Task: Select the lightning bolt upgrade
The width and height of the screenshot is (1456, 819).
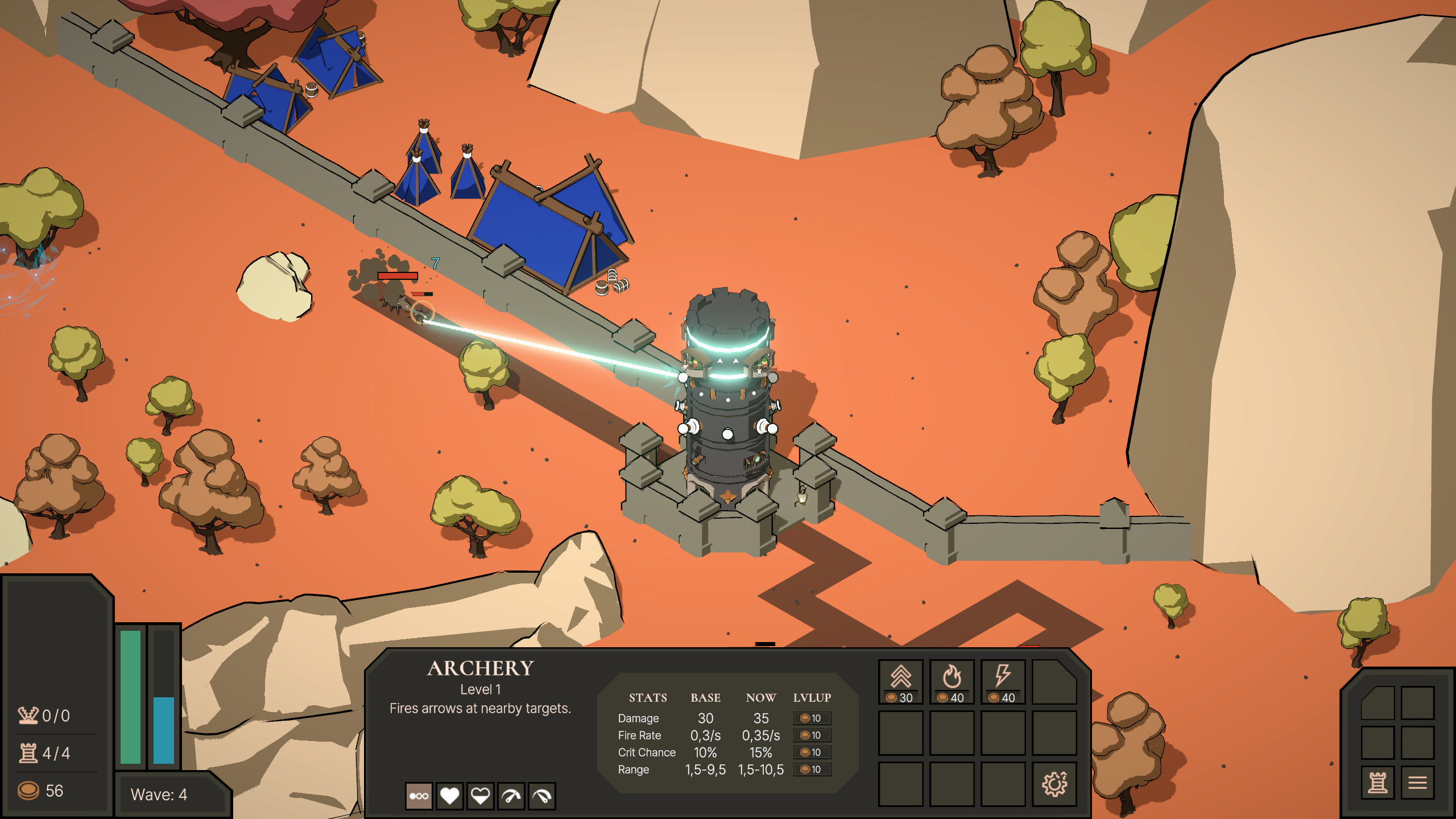Action: click(1003, 682)
